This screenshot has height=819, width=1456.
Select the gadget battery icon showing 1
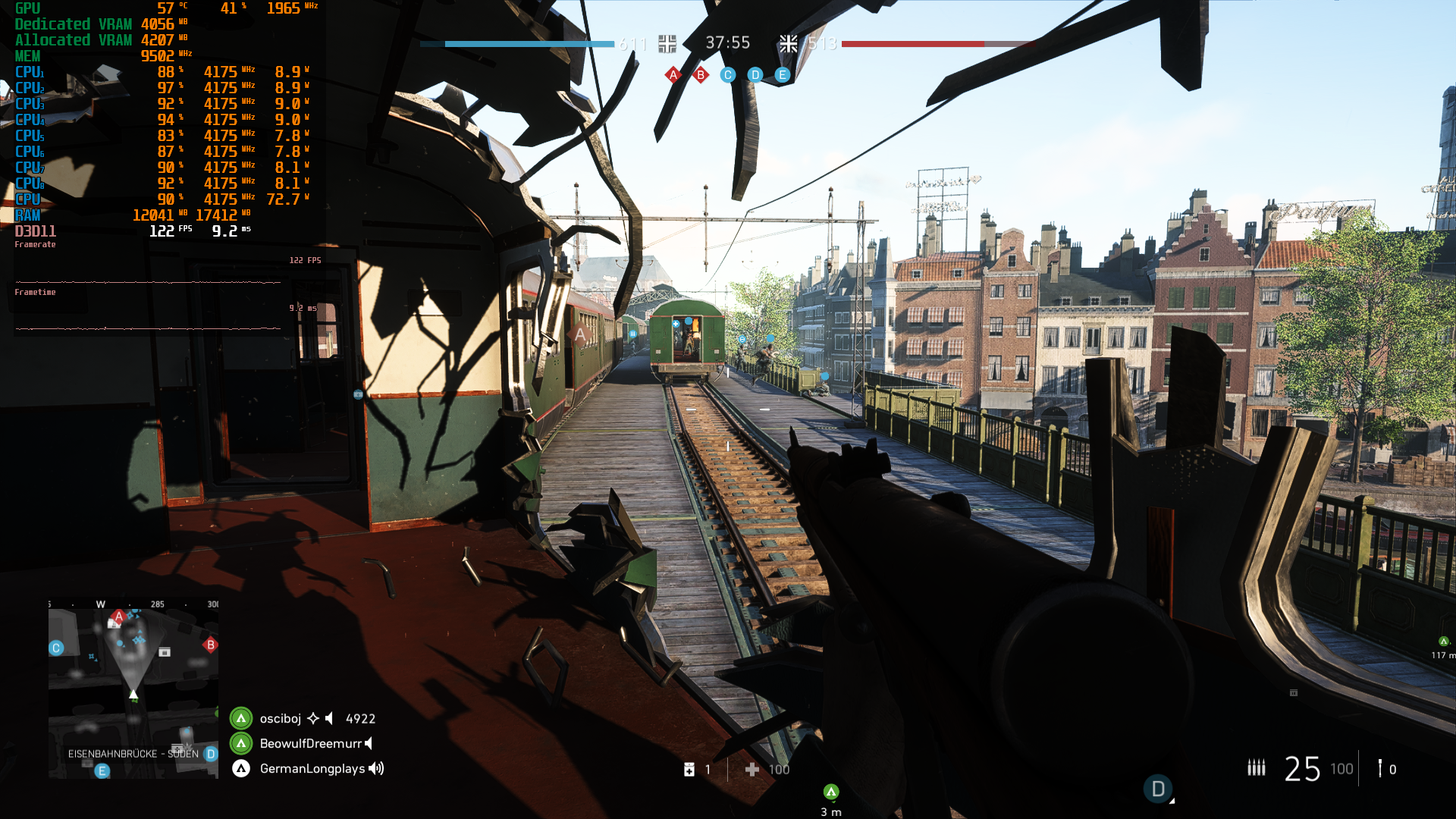689,768
